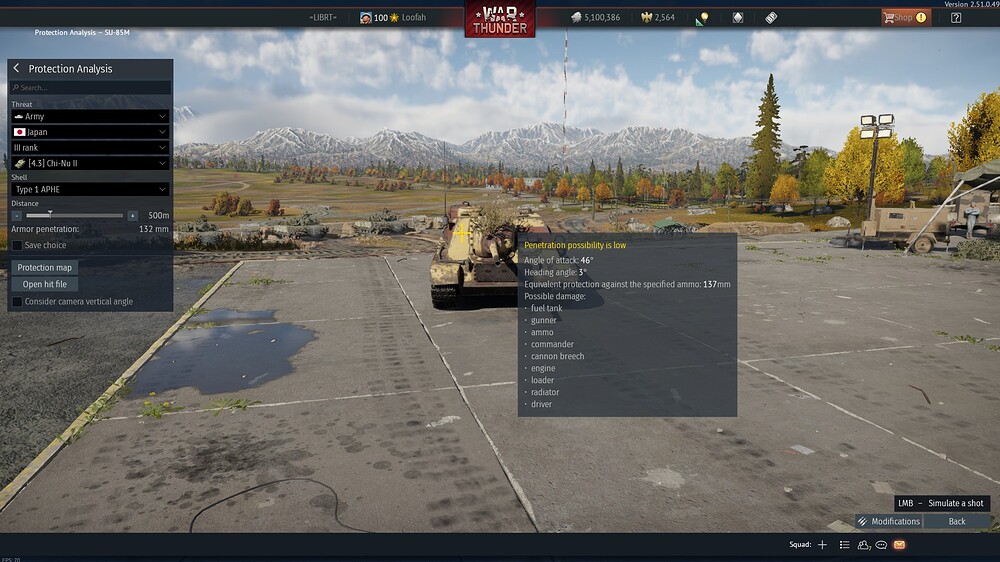Go back using the Protection Analysis arrow
This screenshot has width=1000, height=562.
click(x=17, y=69)
